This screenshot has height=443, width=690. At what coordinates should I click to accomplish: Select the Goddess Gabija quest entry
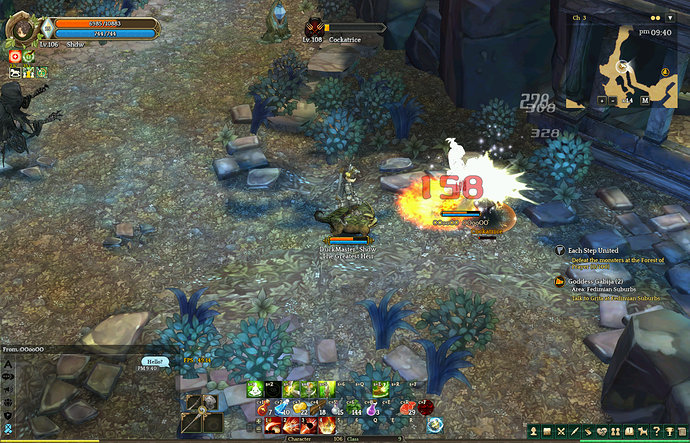coord(597,281)
